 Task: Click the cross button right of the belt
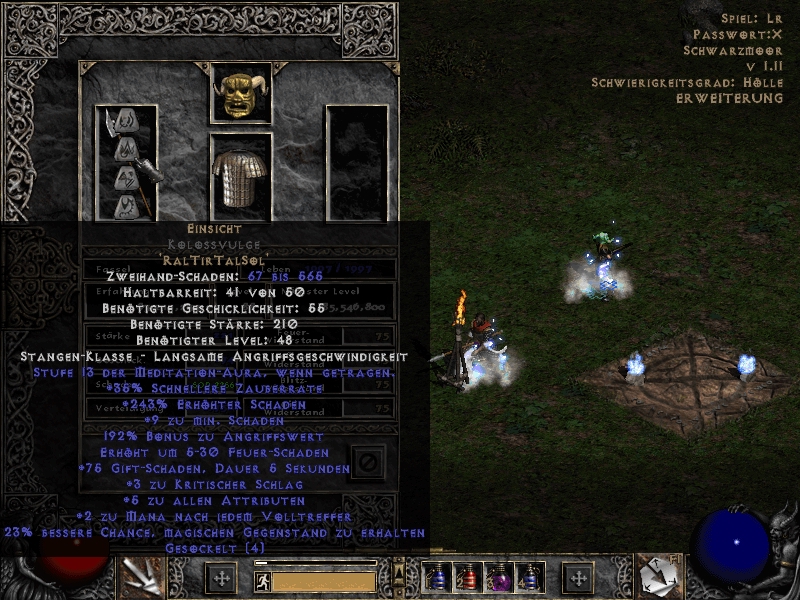point(577,578)
